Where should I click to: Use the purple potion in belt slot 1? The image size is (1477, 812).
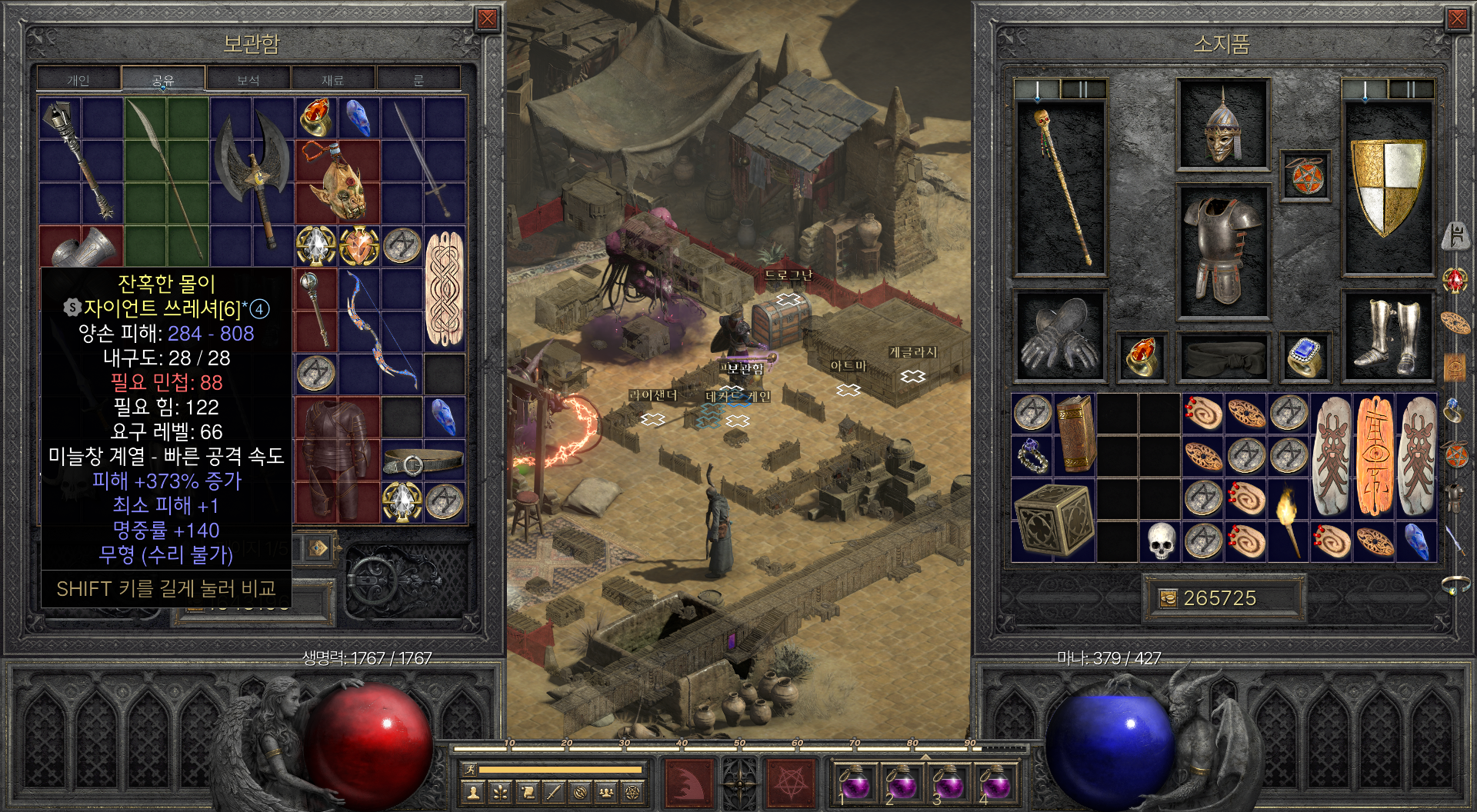pyautogui.click(x=855, y=783)
